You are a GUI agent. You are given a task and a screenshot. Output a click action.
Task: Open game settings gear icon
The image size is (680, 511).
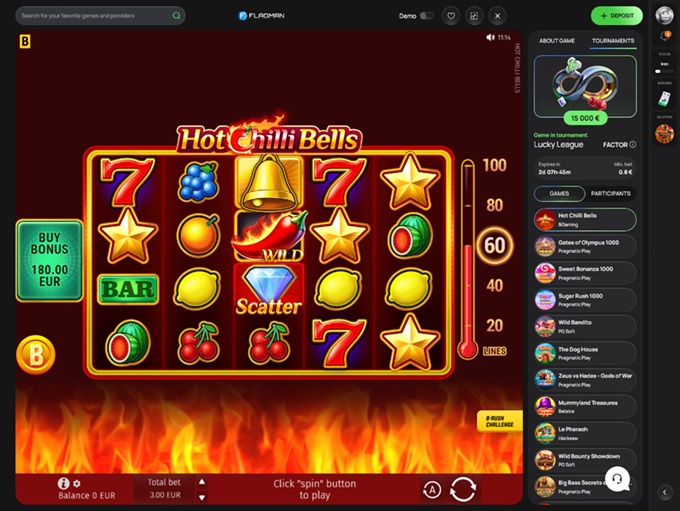(77, 483)
